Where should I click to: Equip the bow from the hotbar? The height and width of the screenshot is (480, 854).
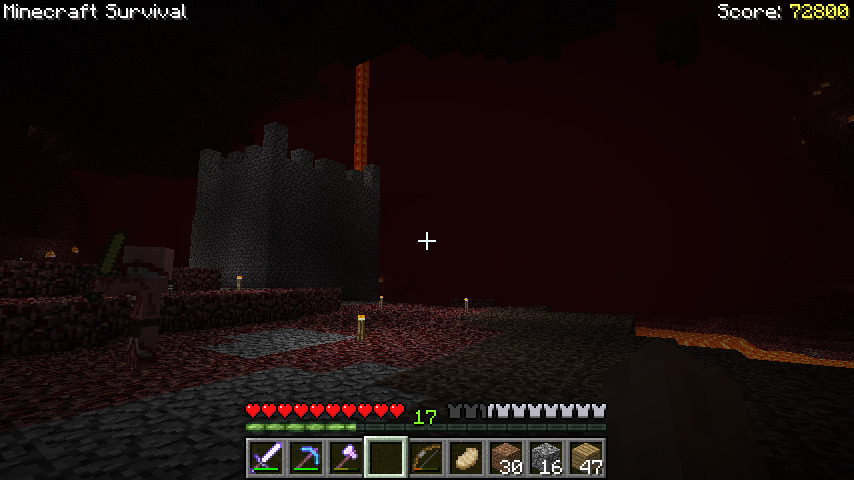pyautogui.click(x=426, y=458)
